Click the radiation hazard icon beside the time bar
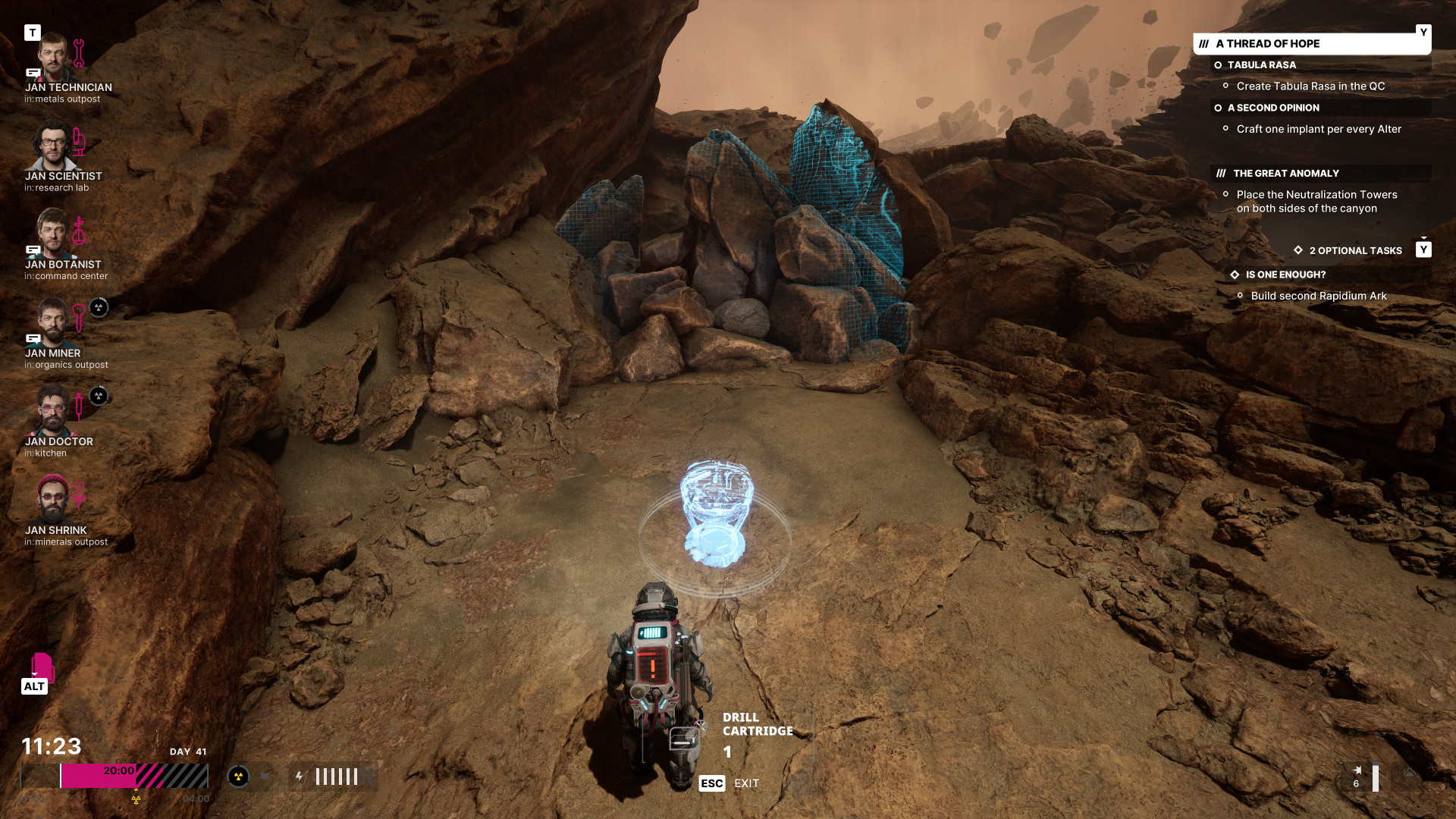Screen dimensions: 1456x819 click(x=238, y=777)
